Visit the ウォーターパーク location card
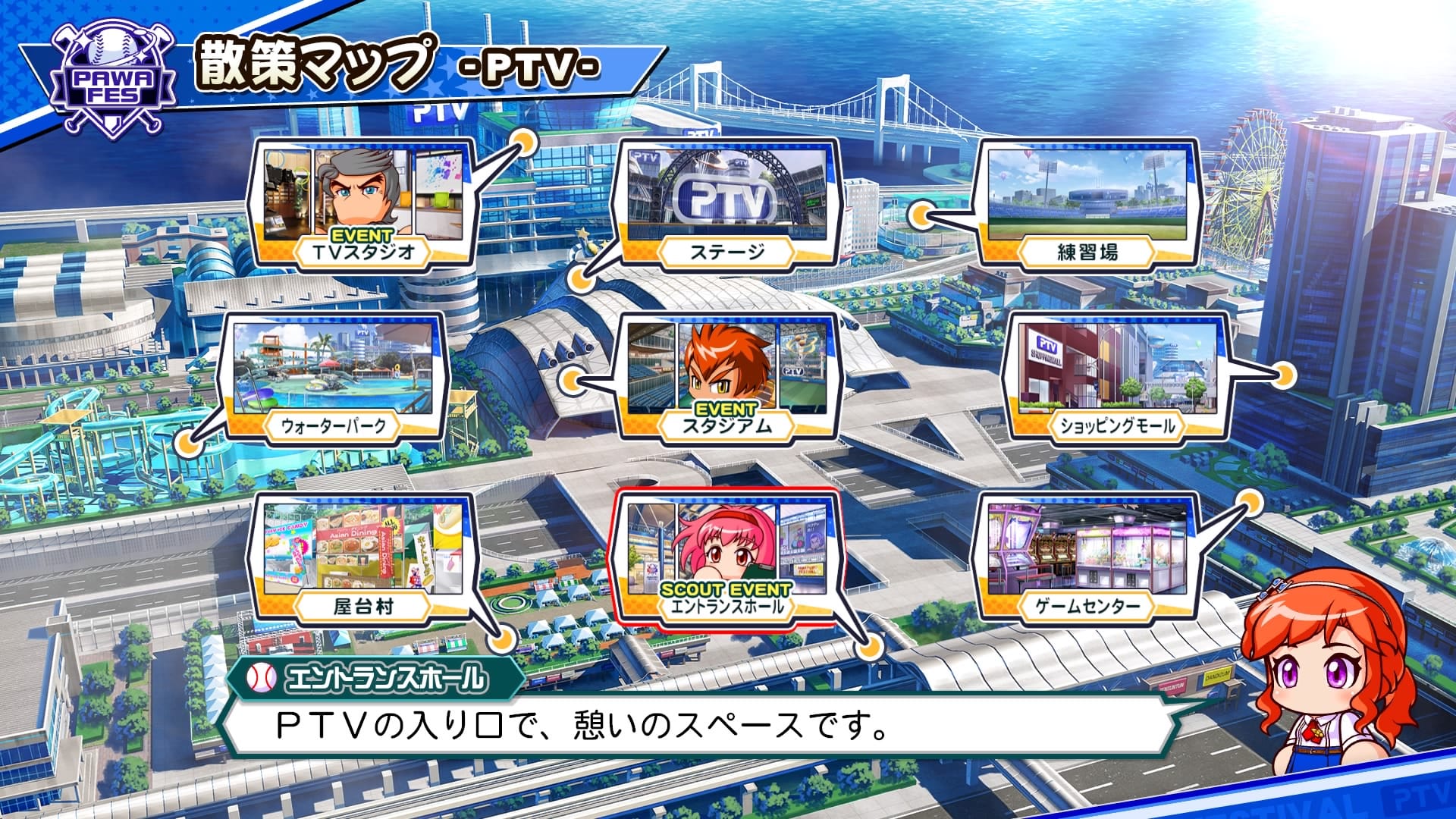Screen dimensions: 1456x819 (x=334, y=377)
